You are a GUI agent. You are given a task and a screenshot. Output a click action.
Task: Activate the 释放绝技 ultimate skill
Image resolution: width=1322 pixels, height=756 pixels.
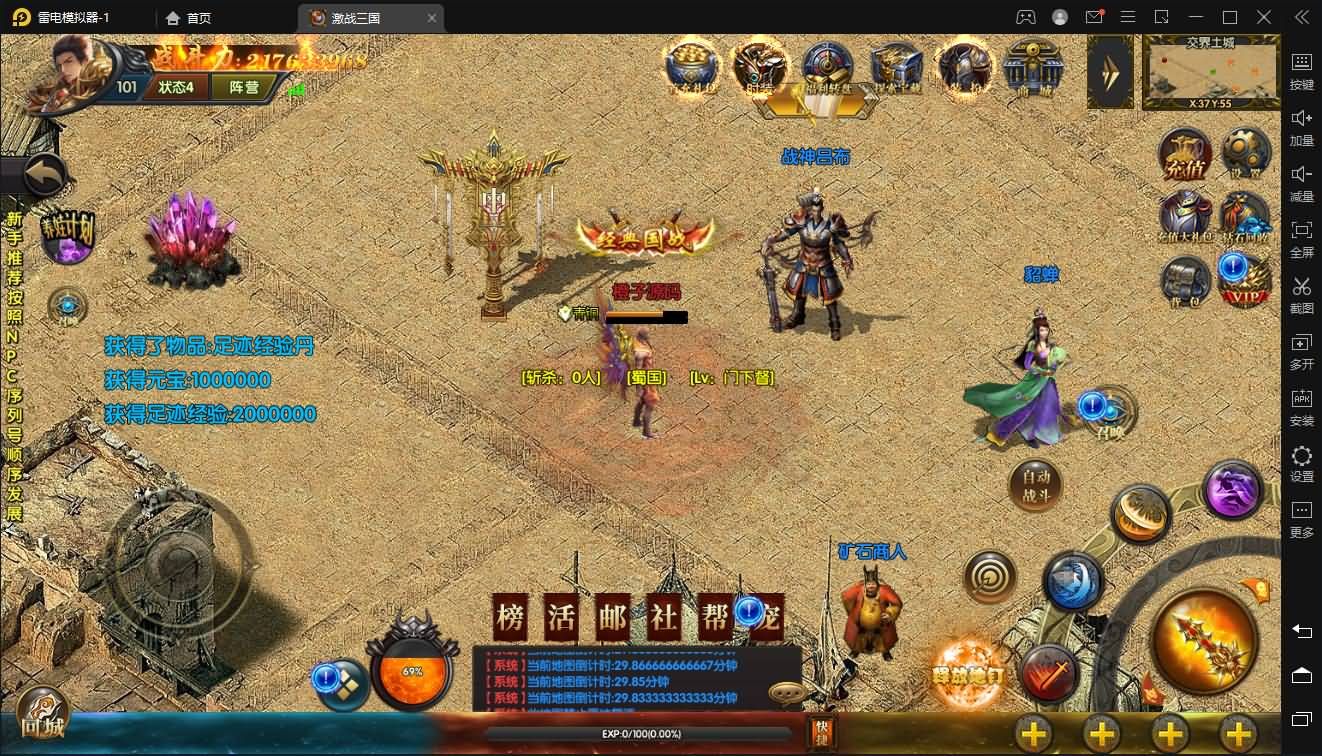[x=968, y=670]
